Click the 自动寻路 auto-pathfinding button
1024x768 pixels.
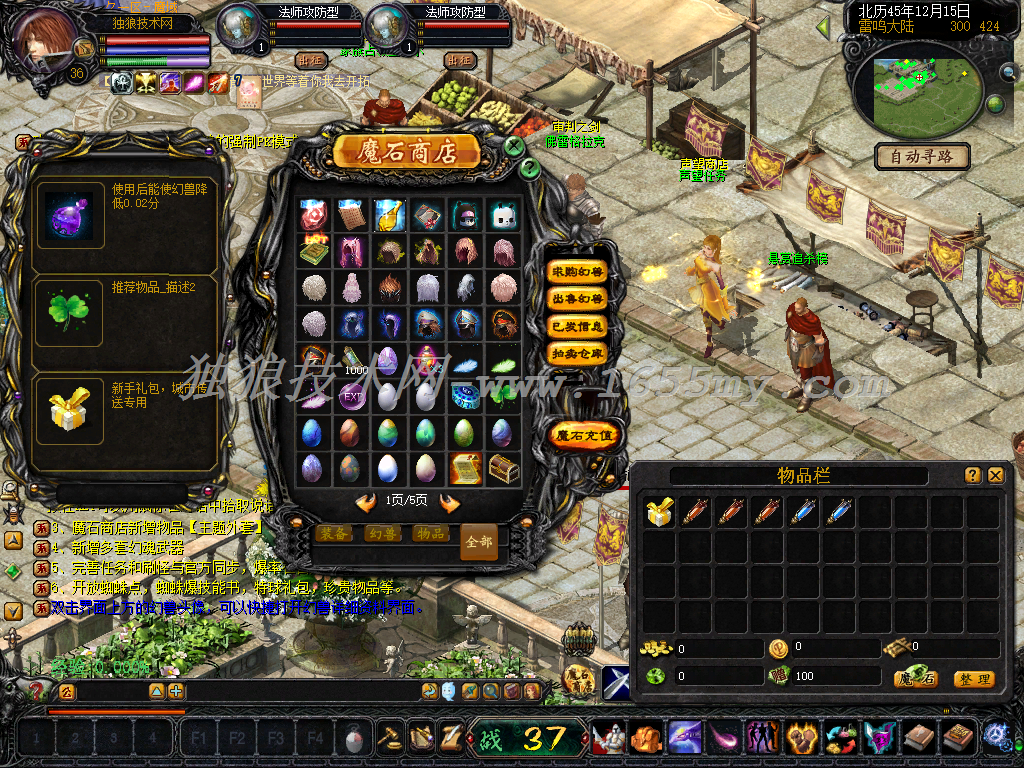pos(921,156)
